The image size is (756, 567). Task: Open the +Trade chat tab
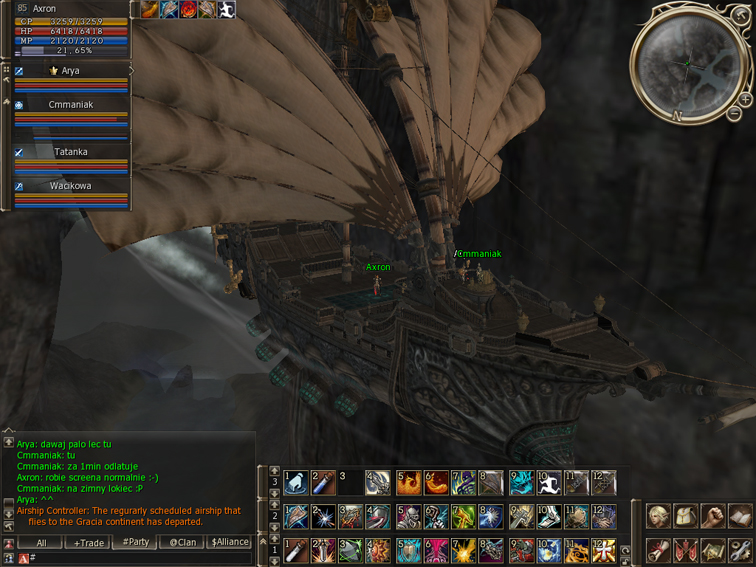pyautogui.click(x=88, y=542)
